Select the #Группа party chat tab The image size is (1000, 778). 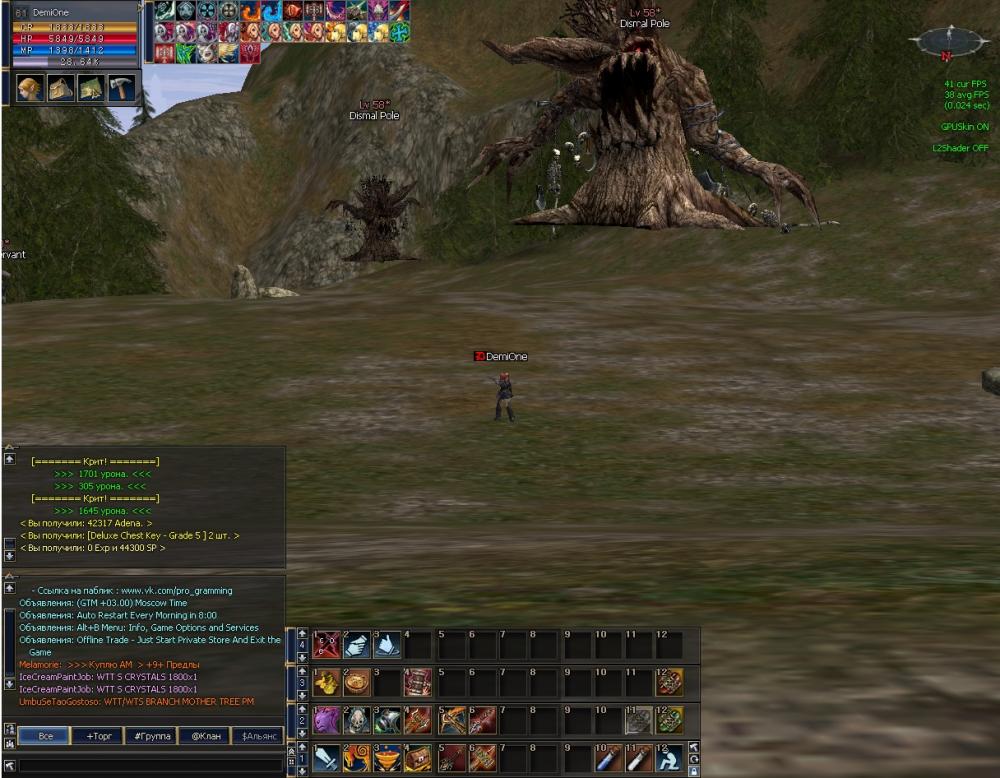(151, 736)
